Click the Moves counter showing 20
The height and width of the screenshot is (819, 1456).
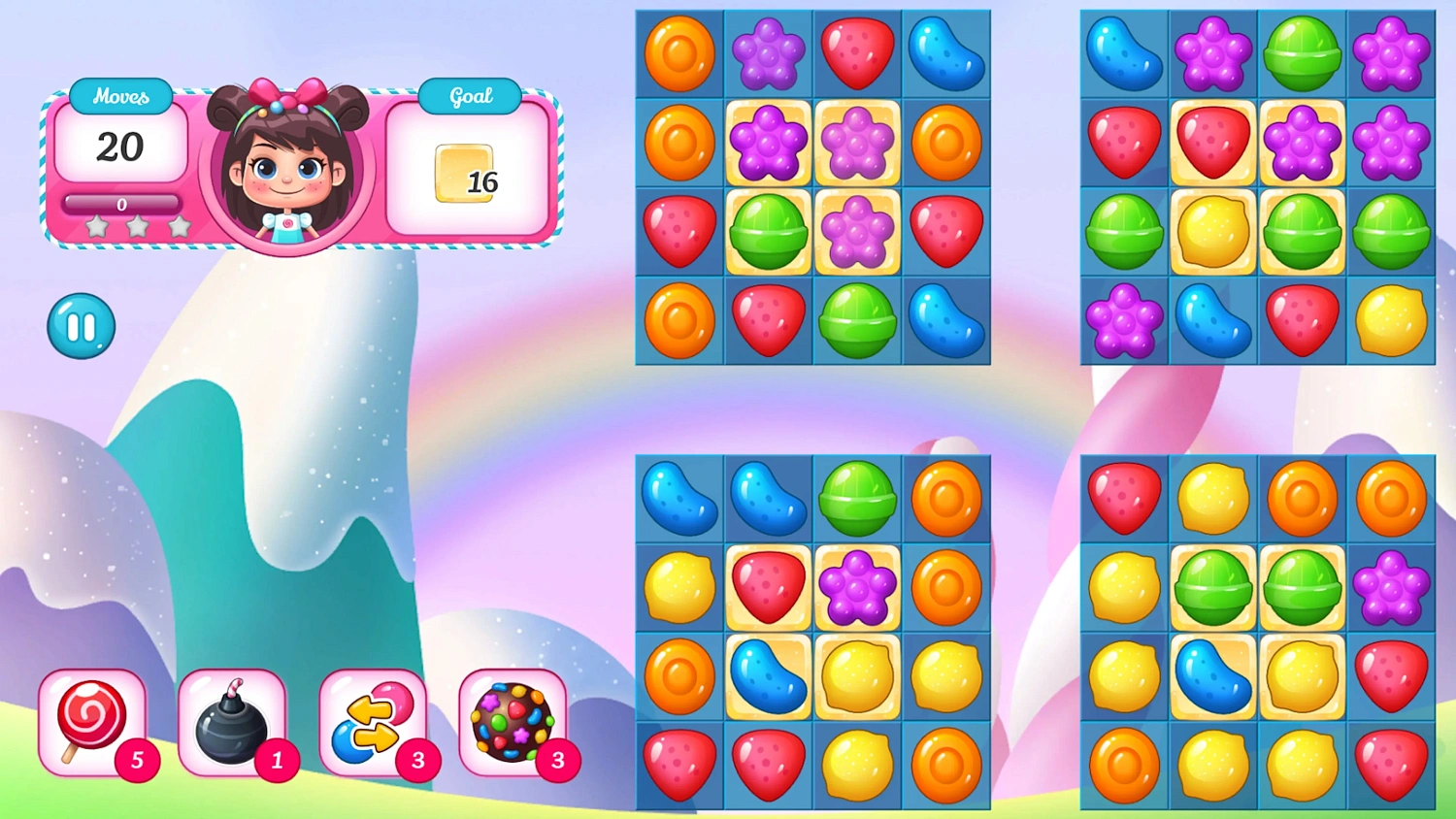coord(120,147)
